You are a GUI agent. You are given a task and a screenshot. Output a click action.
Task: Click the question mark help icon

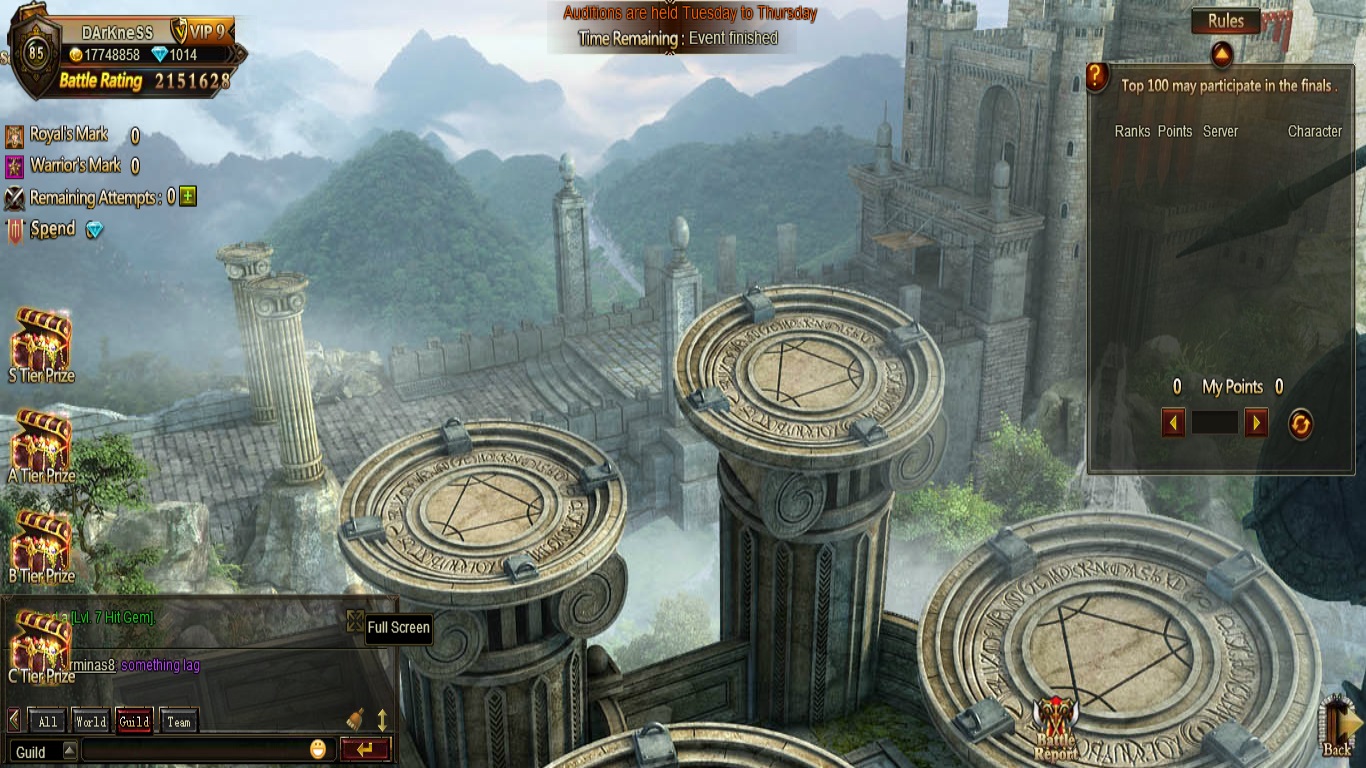(x=1097, y=77)
